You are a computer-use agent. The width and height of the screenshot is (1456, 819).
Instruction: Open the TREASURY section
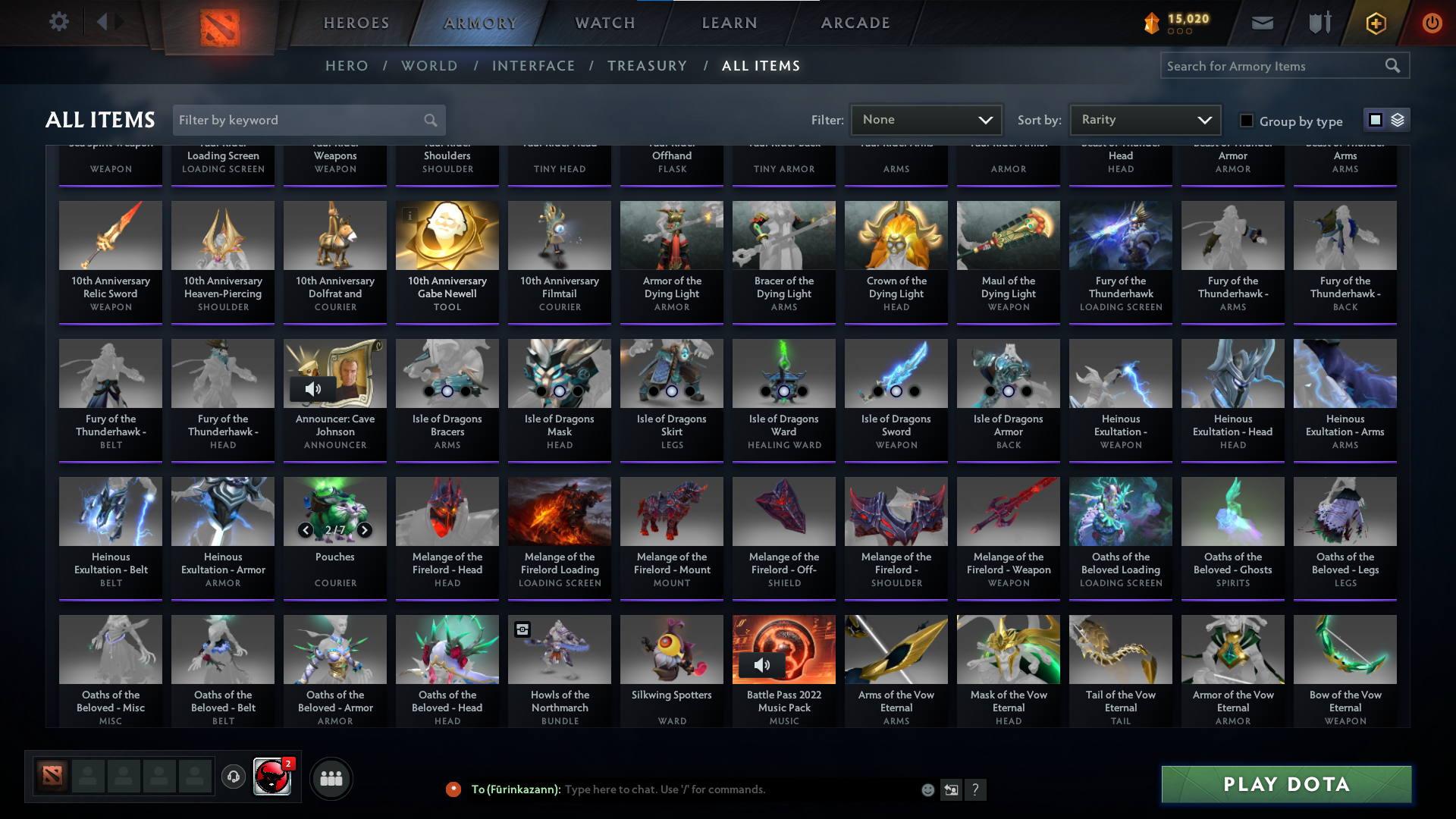pos(648,66)
